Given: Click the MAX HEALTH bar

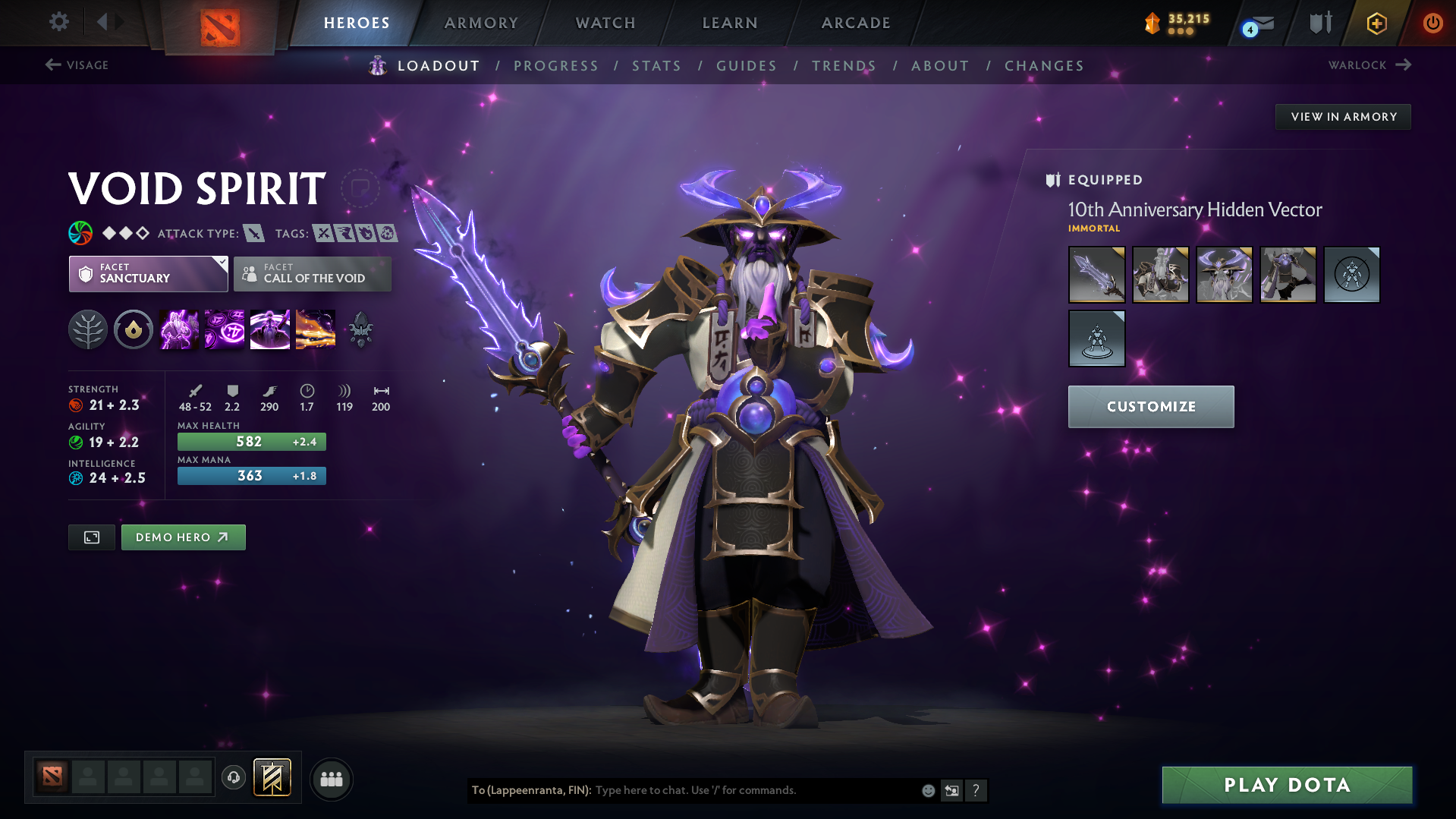Looking at the screenshot, I should (251, 441).
